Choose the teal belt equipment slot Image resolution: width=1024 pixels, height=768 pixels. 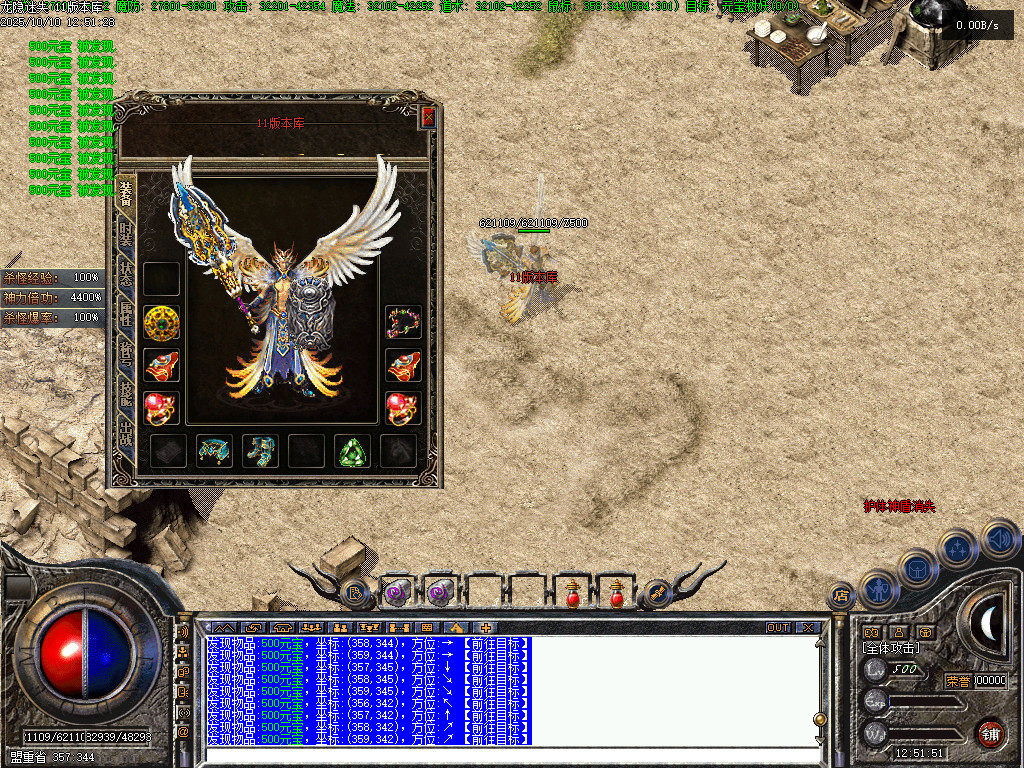214,451
